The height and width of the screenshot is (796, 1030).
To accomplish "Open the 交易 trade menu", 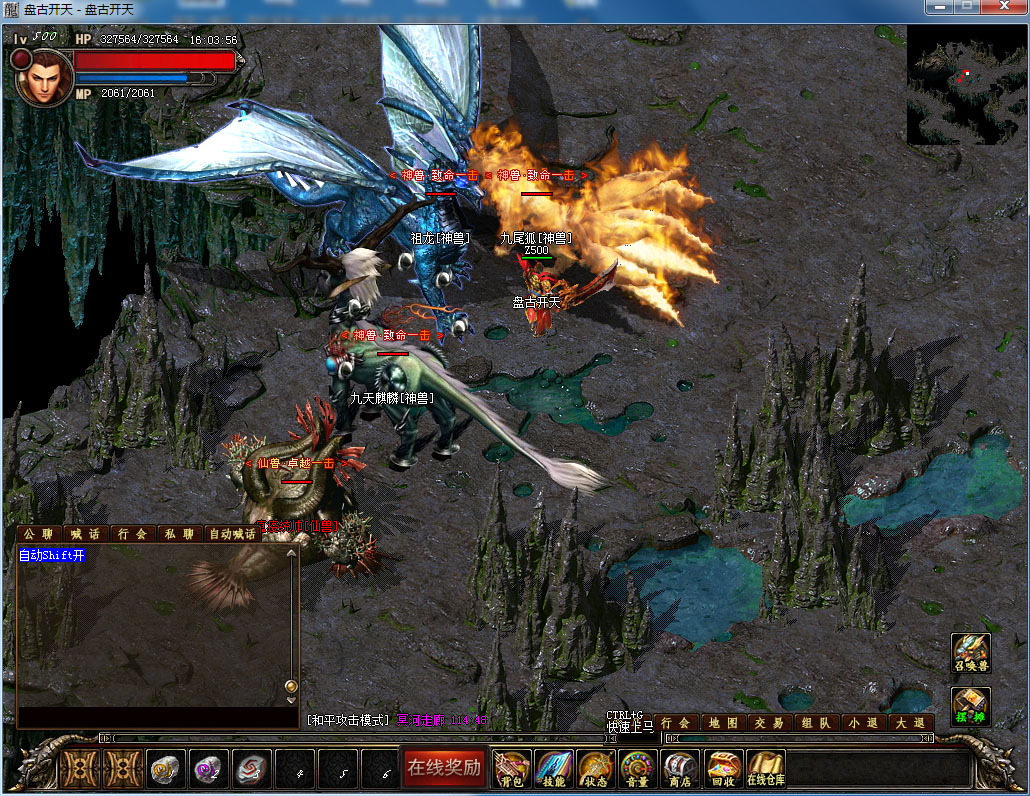I will coord(769,723).
